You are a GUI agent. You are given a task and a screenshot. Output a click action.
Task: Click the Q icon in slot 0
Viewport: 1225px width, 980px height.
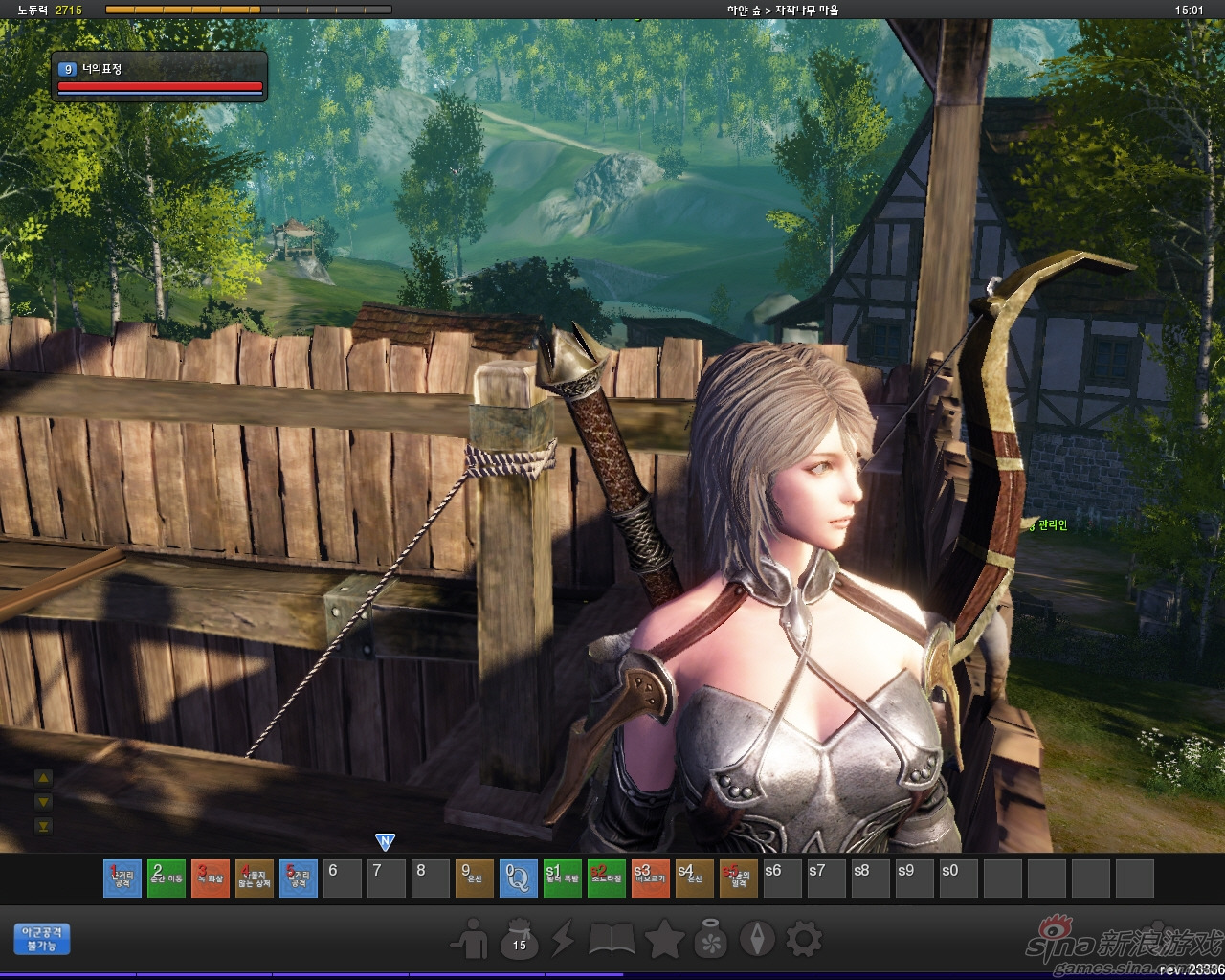tap(518, 879)
